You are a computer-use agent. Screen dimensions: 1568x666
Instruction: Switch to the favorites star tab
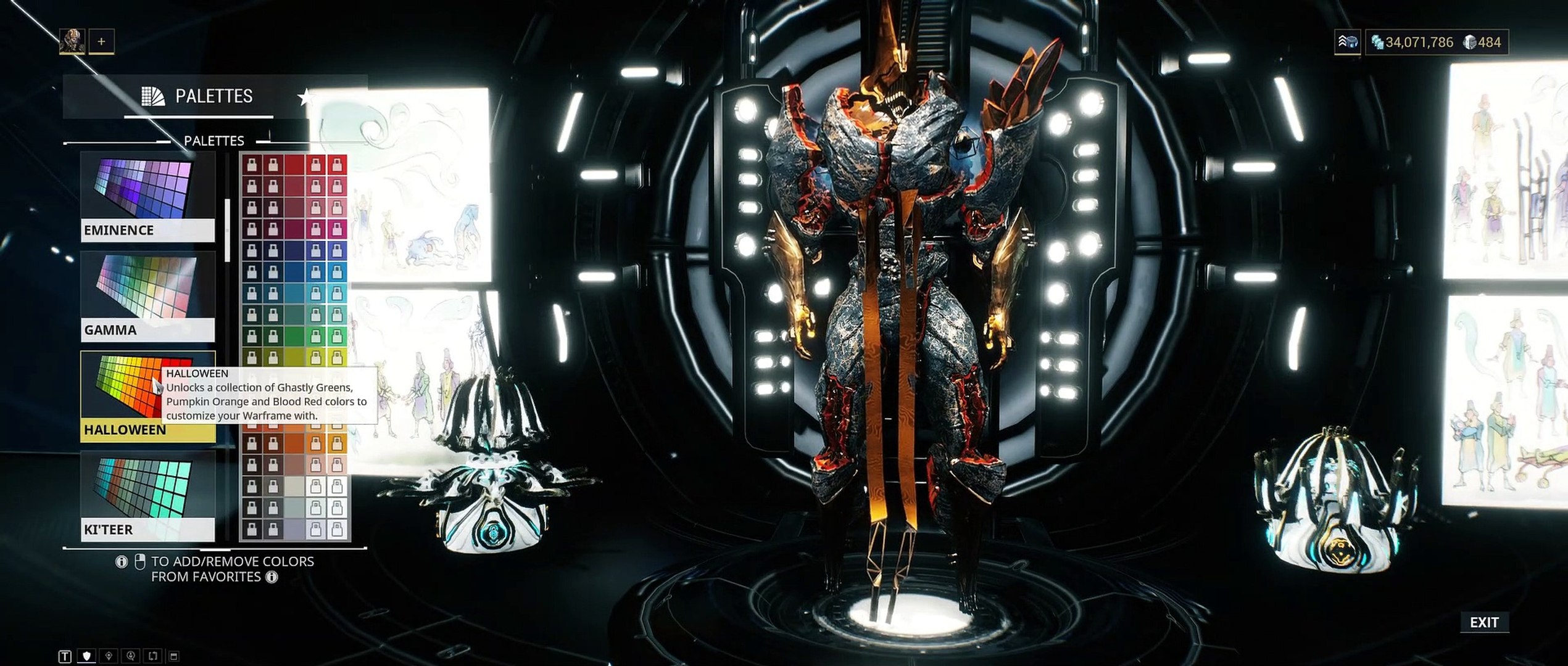coord(304,97)
